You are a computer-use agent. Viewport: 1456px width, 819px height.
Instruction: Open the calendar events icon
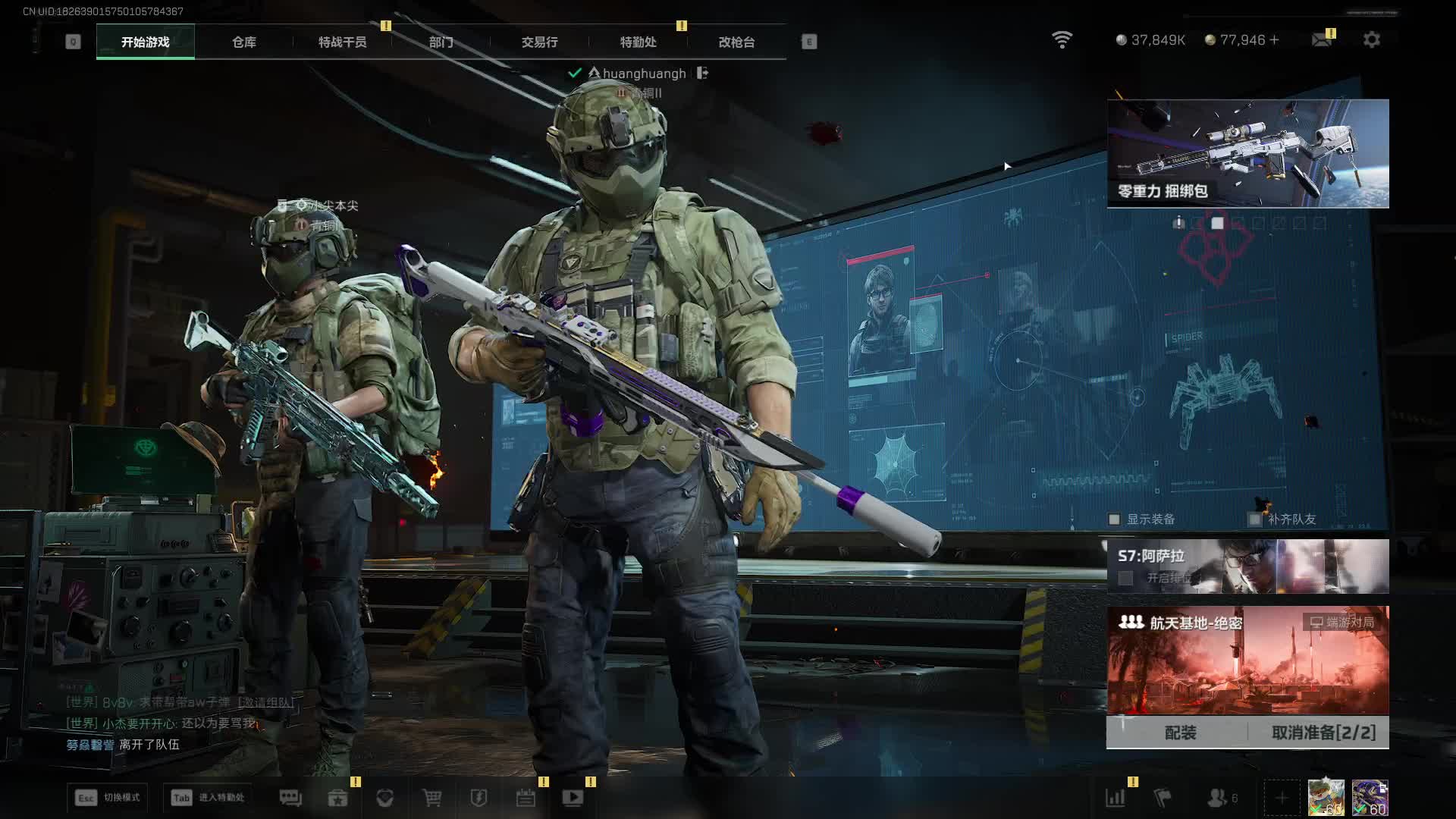point(526,798)
